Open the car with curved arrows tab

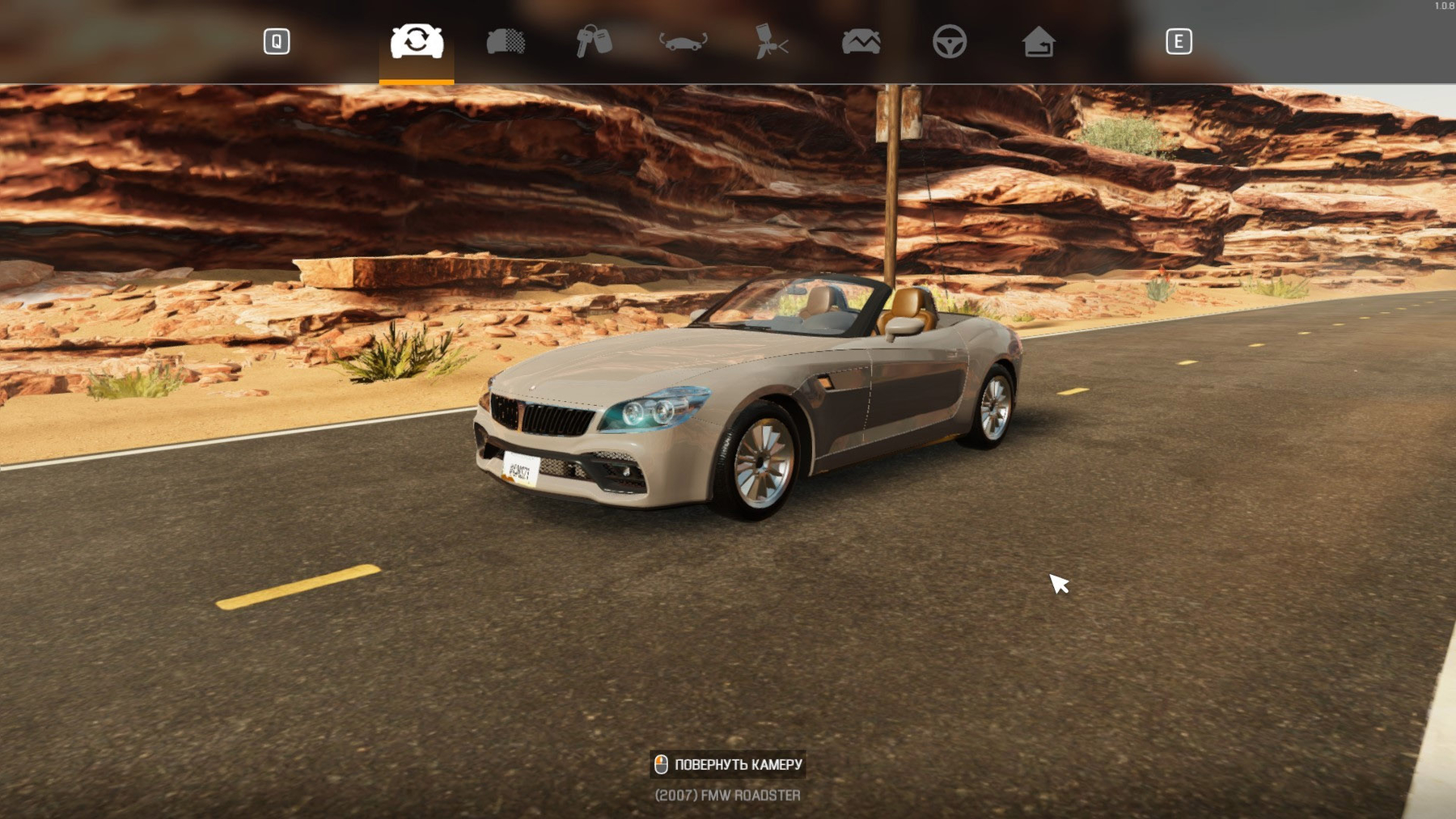683,41
